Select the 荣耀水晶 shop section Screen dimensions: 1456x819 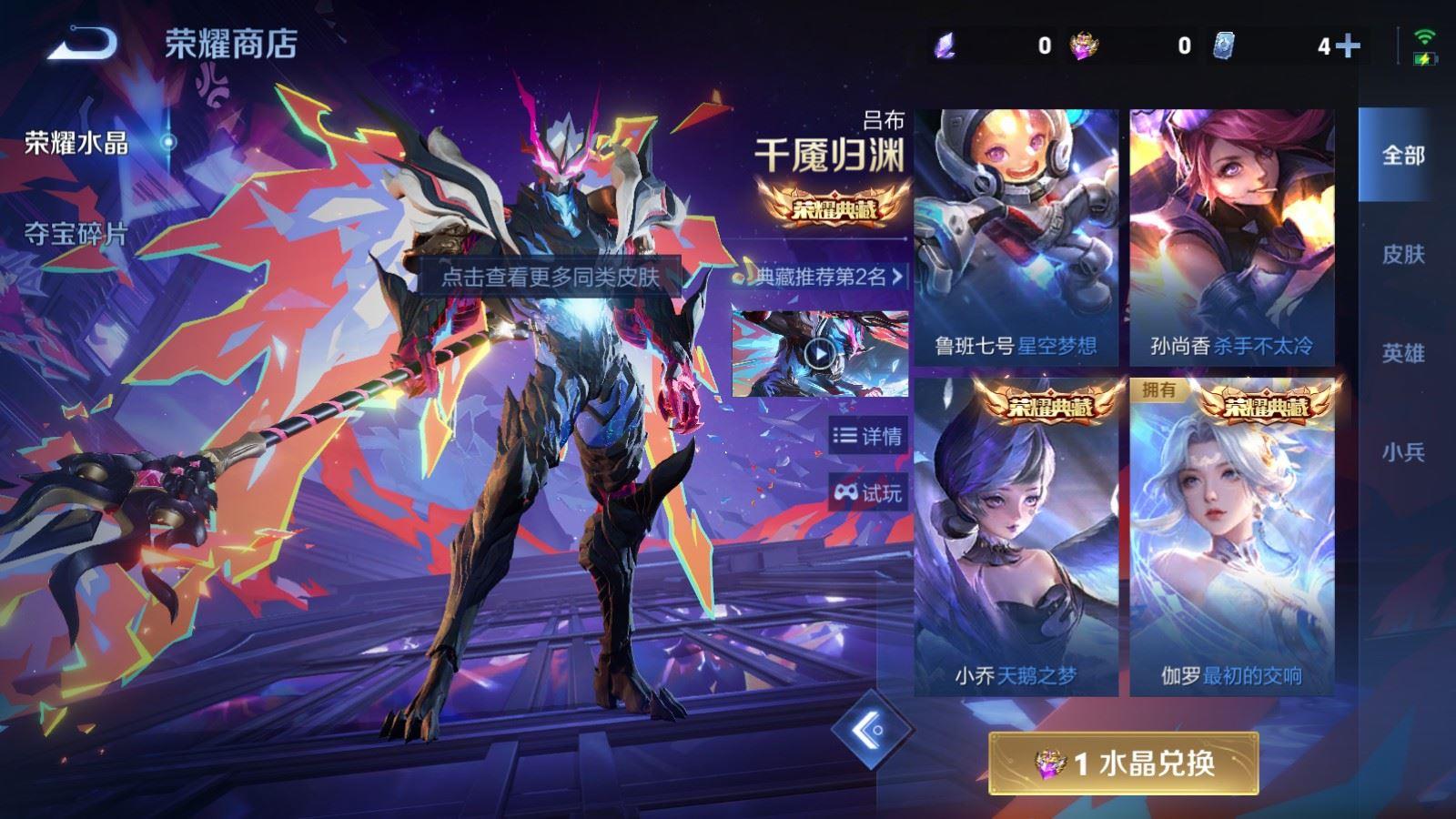point(76,143)
